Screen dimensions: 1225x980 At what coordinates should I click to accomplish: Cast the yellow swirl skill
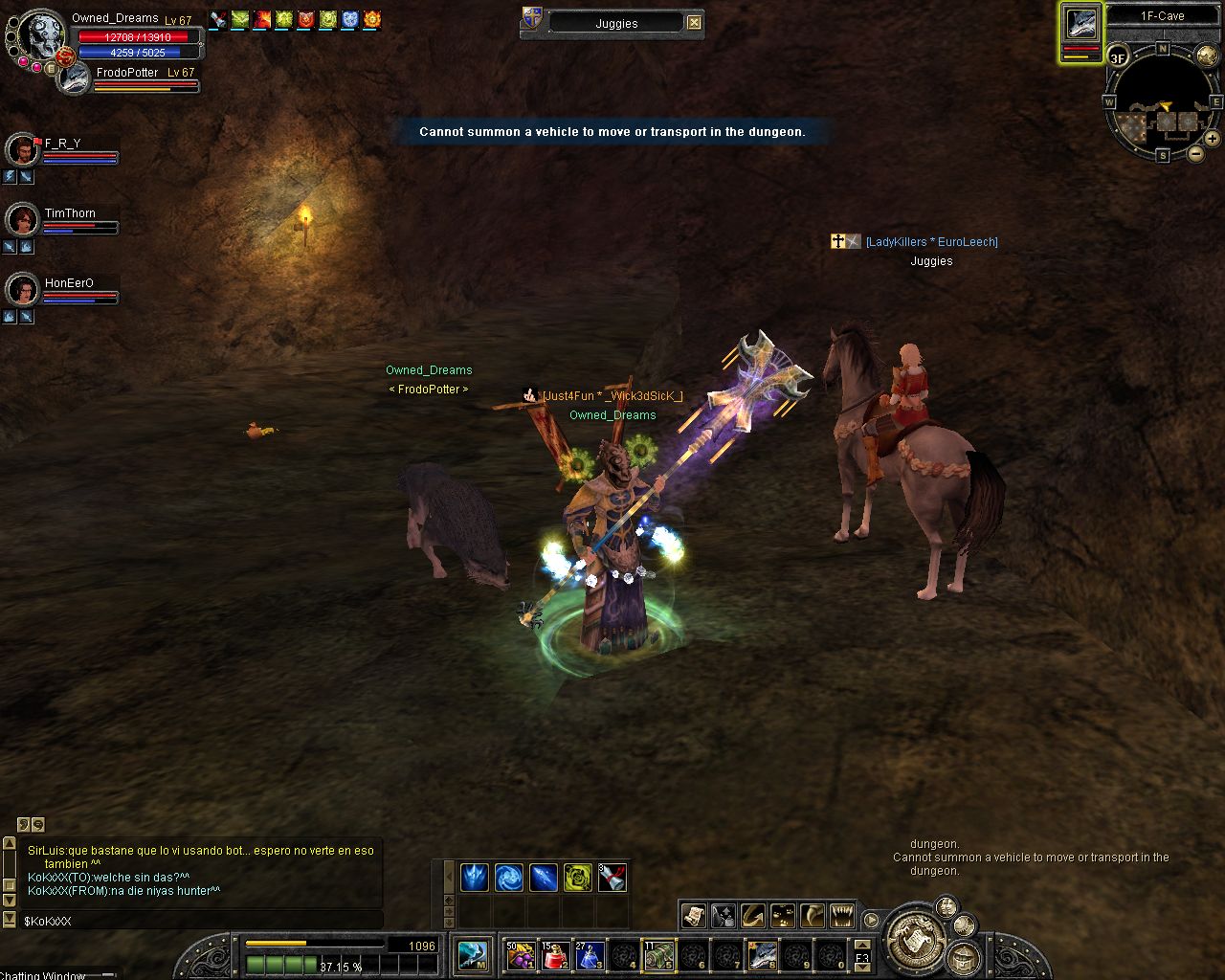click(x=577, y=877)
